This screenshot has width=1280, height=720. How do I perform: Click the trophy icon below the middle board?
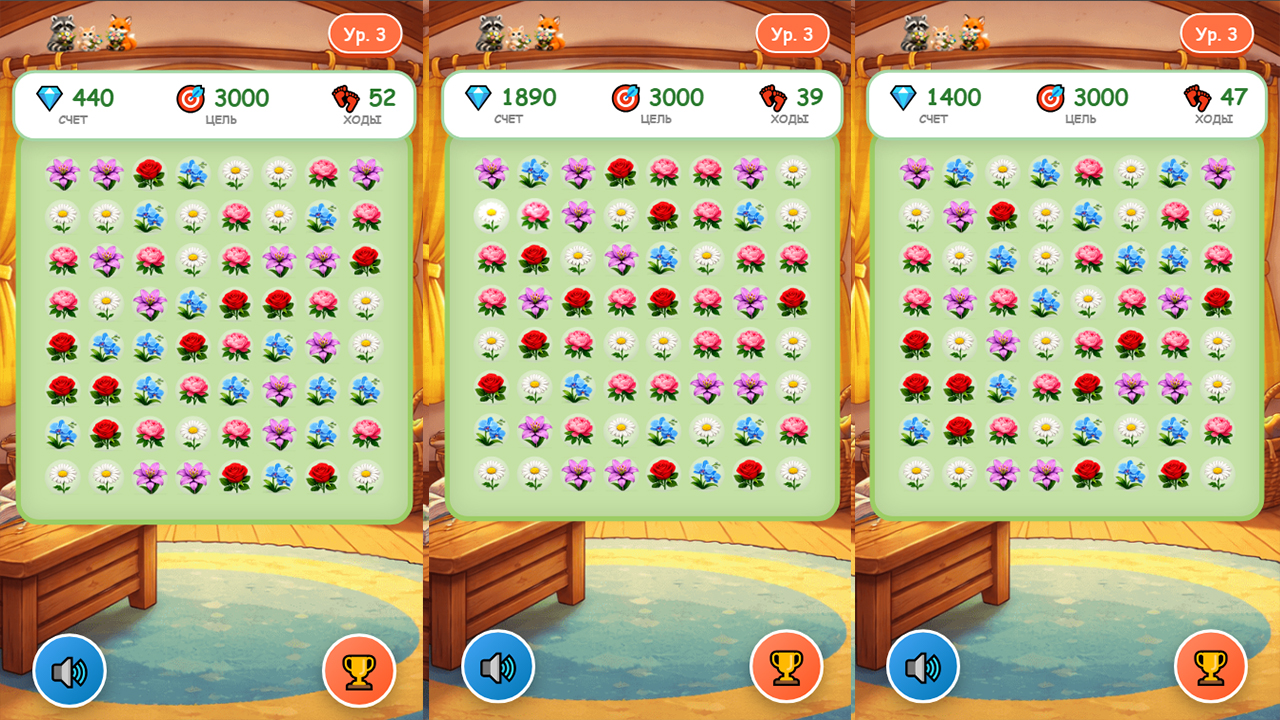pos(786,671)
